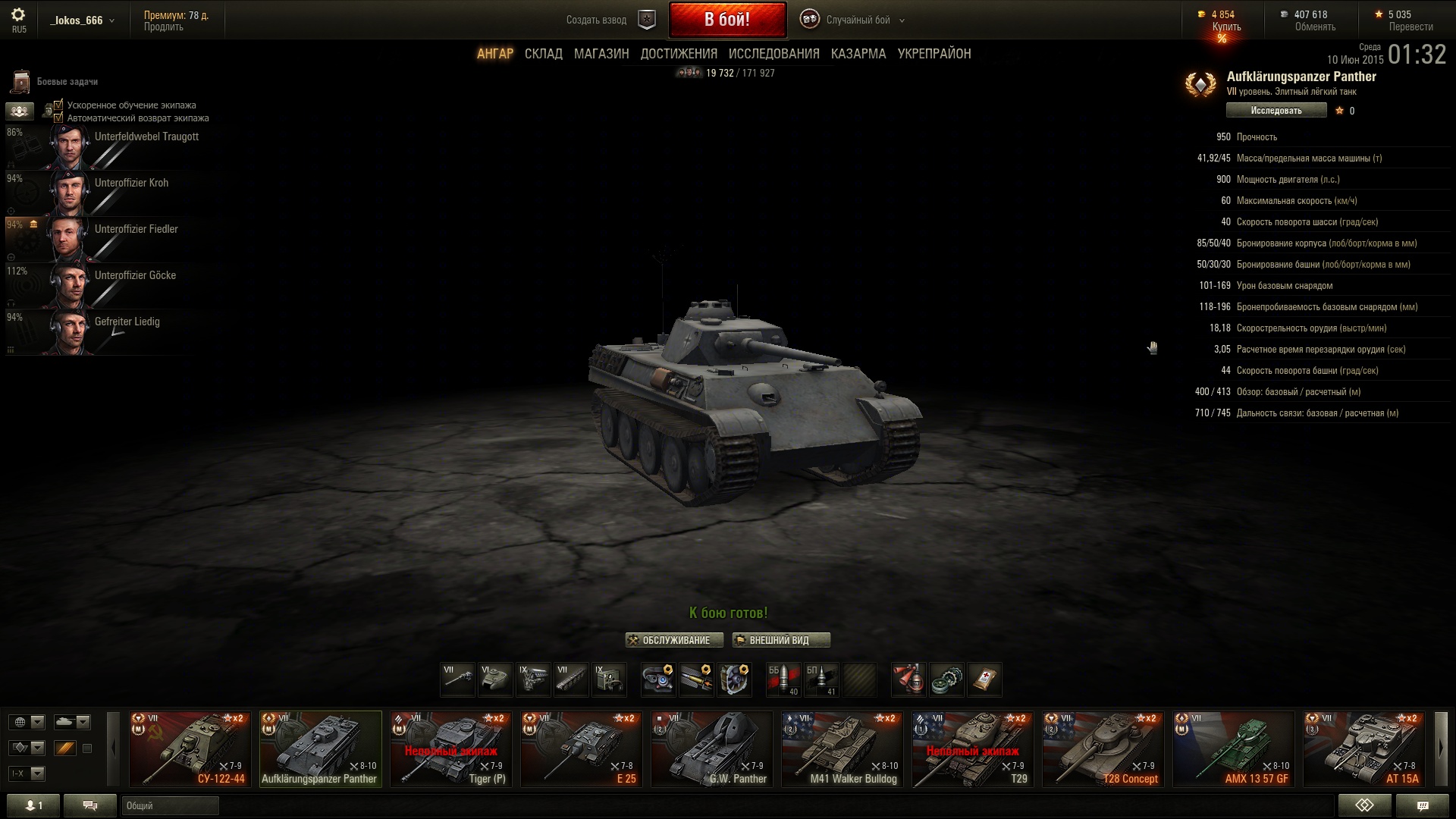Open the УКРЕПРАЙОН tab
This screenshot has width=1456, height=819.
934,54
